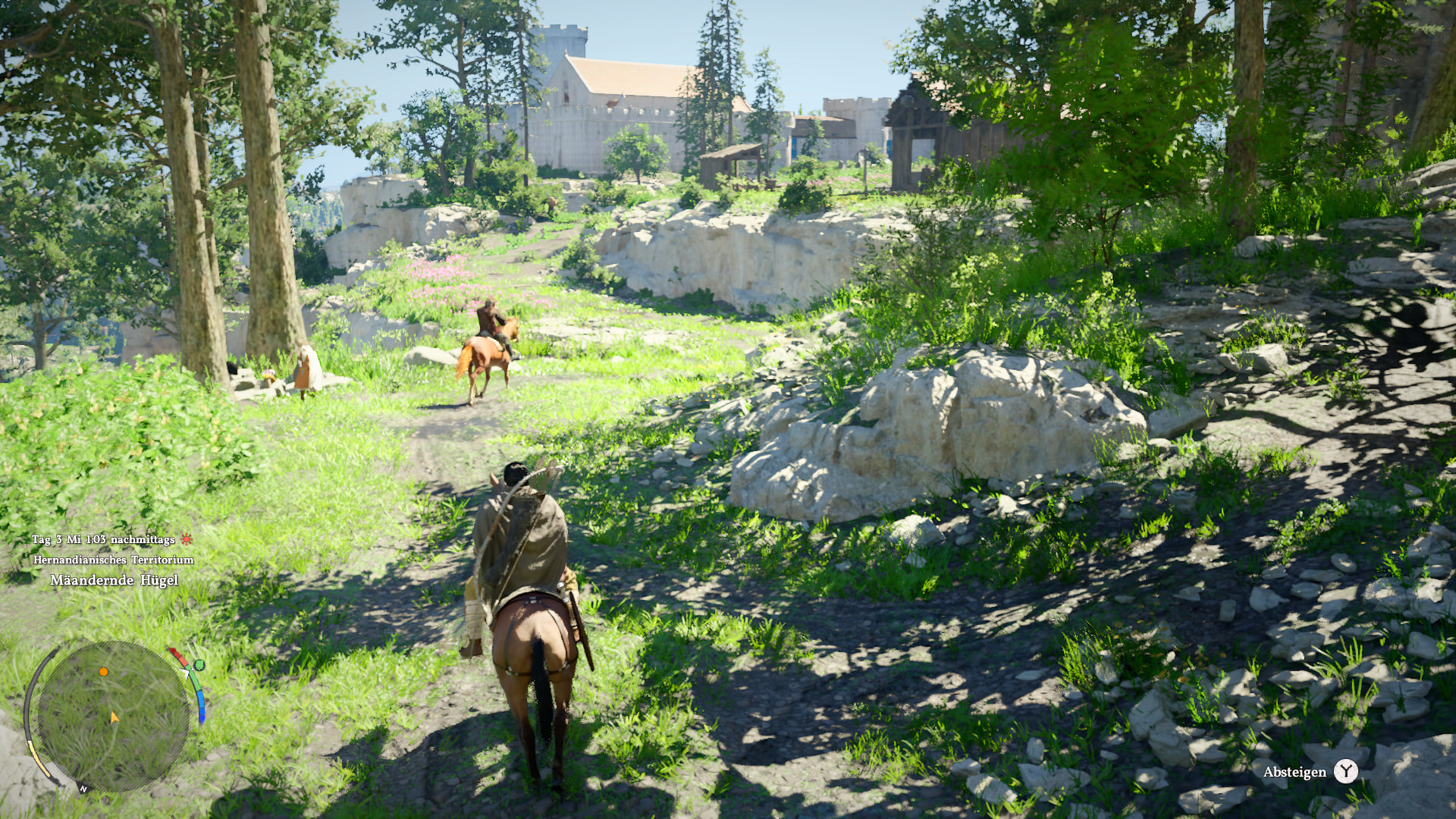Screen dimensions: 1456x819
Task: Select the orange dot marker on the minimap
Action: pos(104,672)
